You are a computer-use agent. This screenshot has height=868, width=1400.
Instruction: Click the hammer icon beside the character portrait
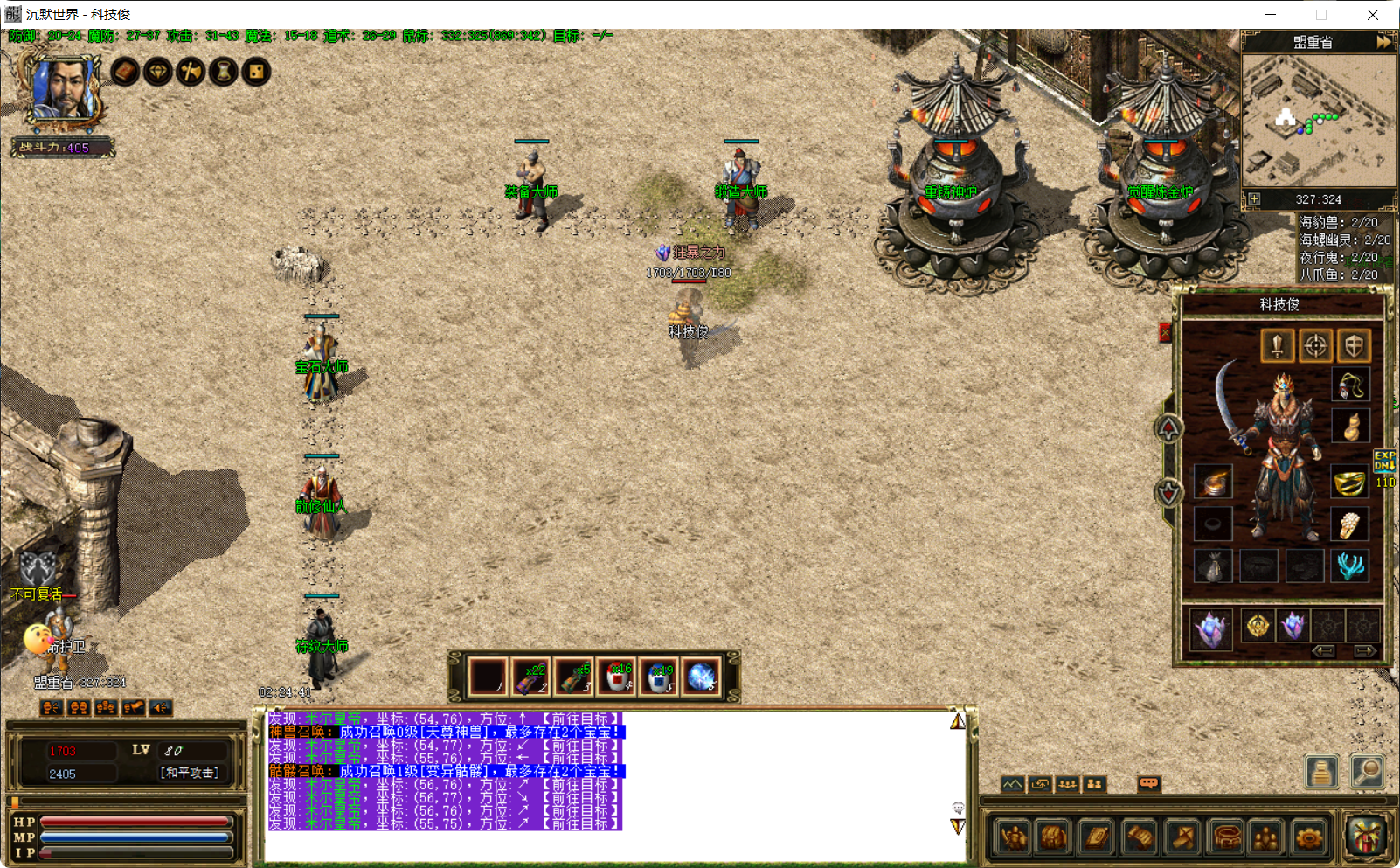coord(191,72)
